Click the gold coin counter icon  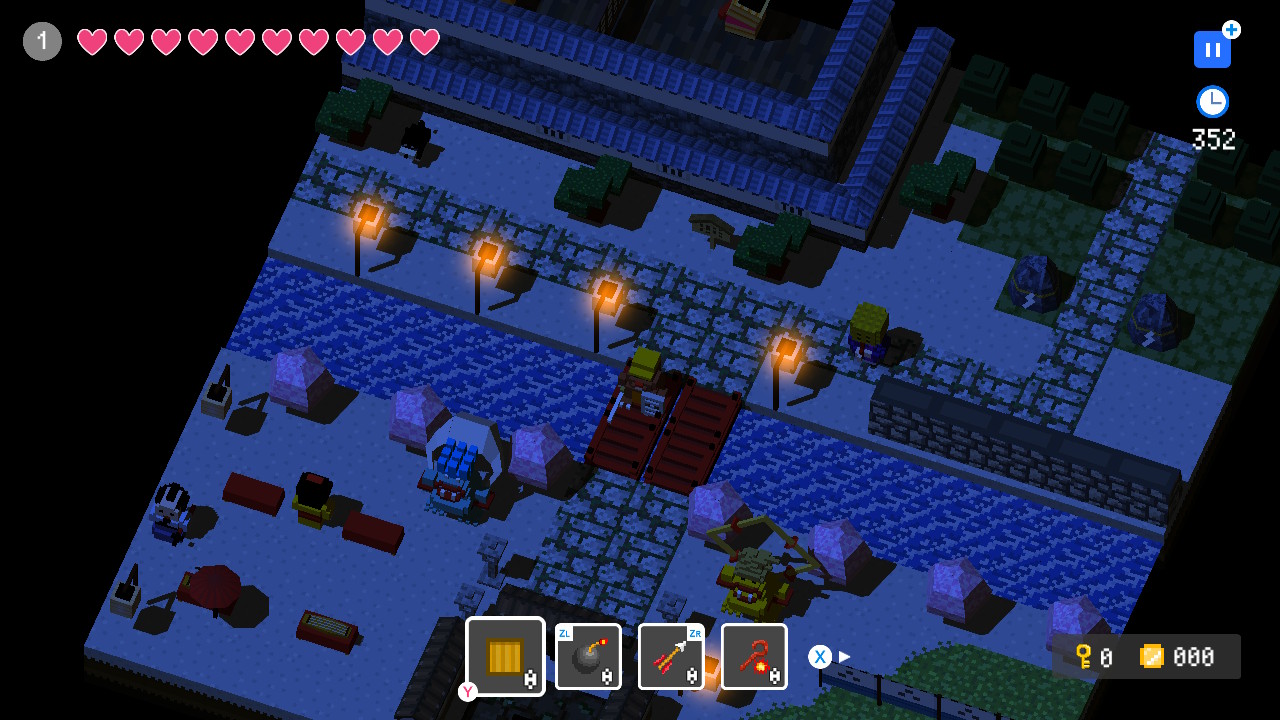coord(1152,657)
